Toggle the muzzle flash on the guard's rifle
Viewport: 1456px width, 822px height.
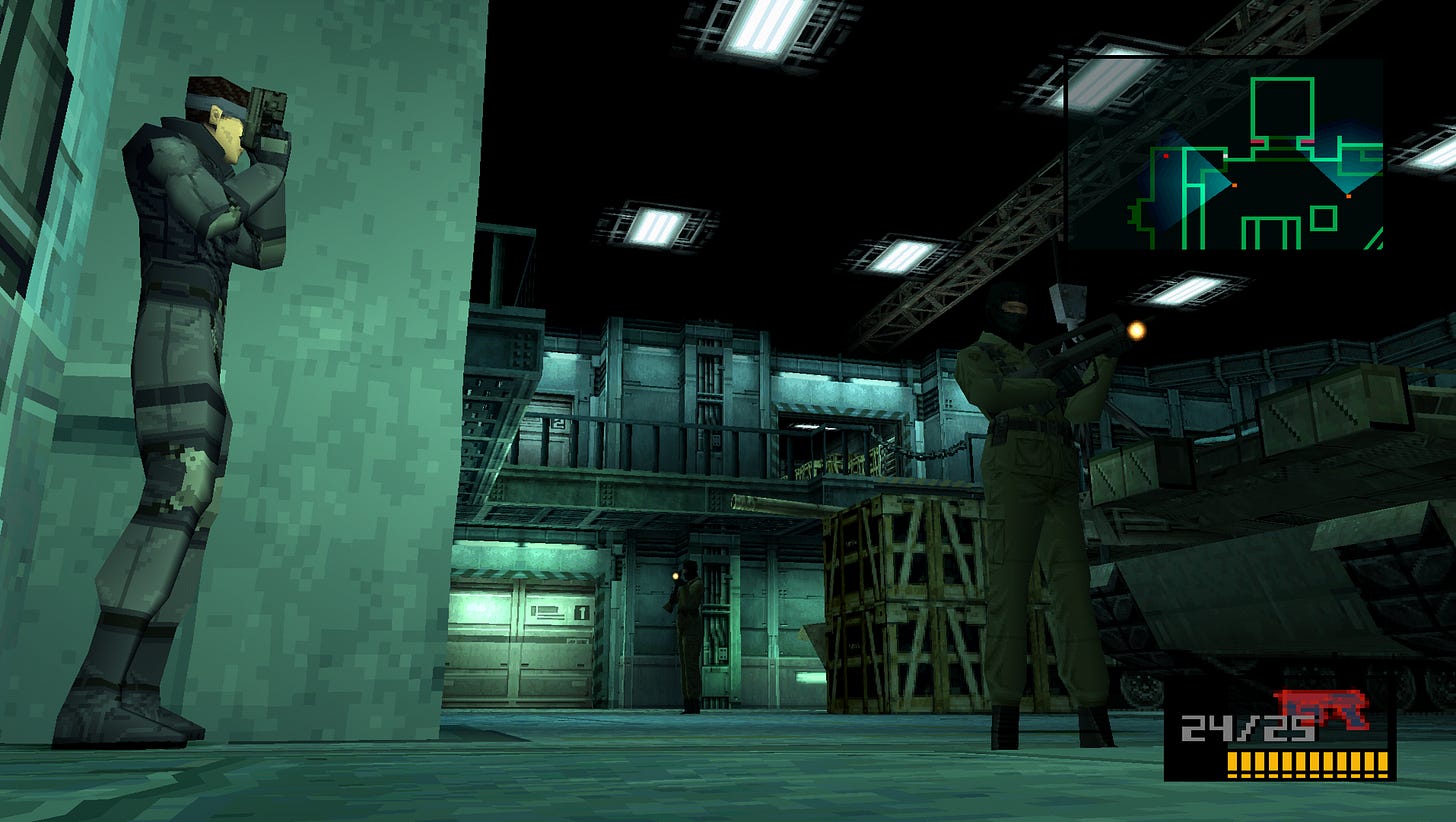[1137, 331]
